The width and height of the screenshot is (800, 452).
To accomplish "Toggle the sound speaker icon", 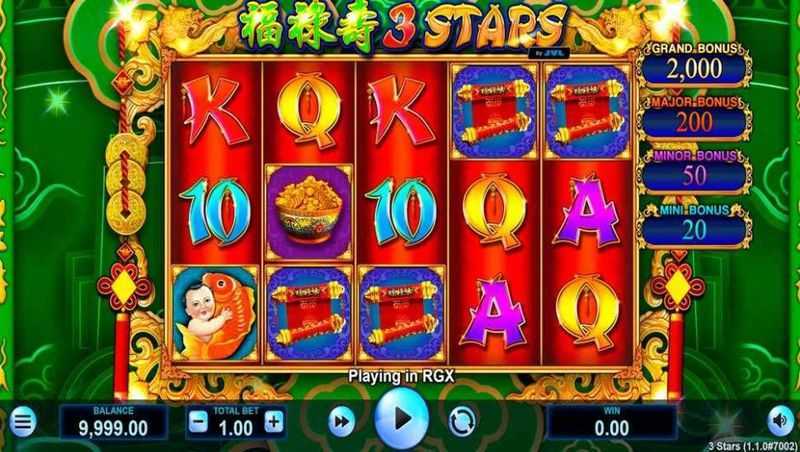I will click(781, 421).
